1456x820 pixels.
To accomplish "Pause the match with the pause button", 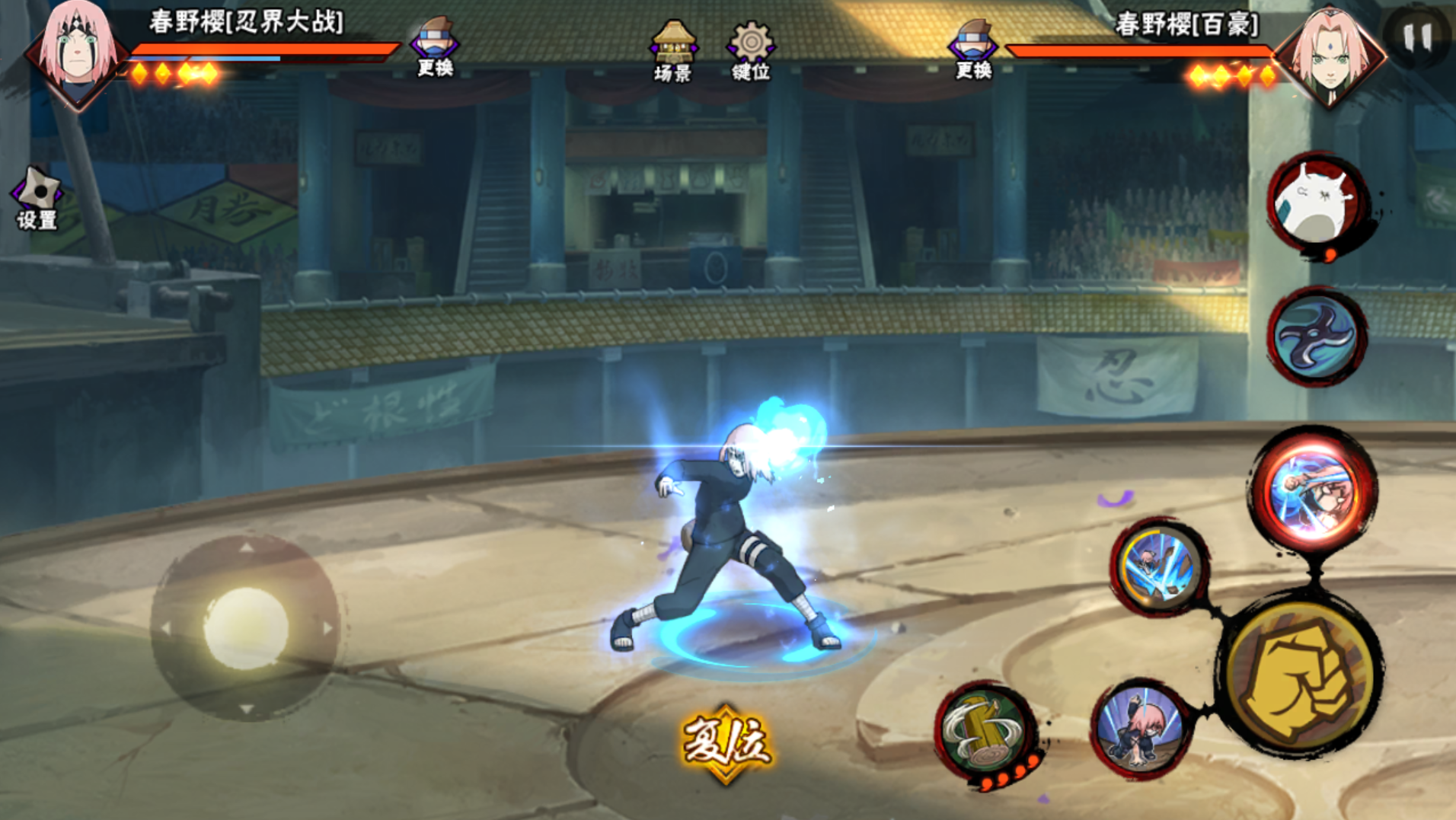I will pyautogui.click(x=1417, y=37).
